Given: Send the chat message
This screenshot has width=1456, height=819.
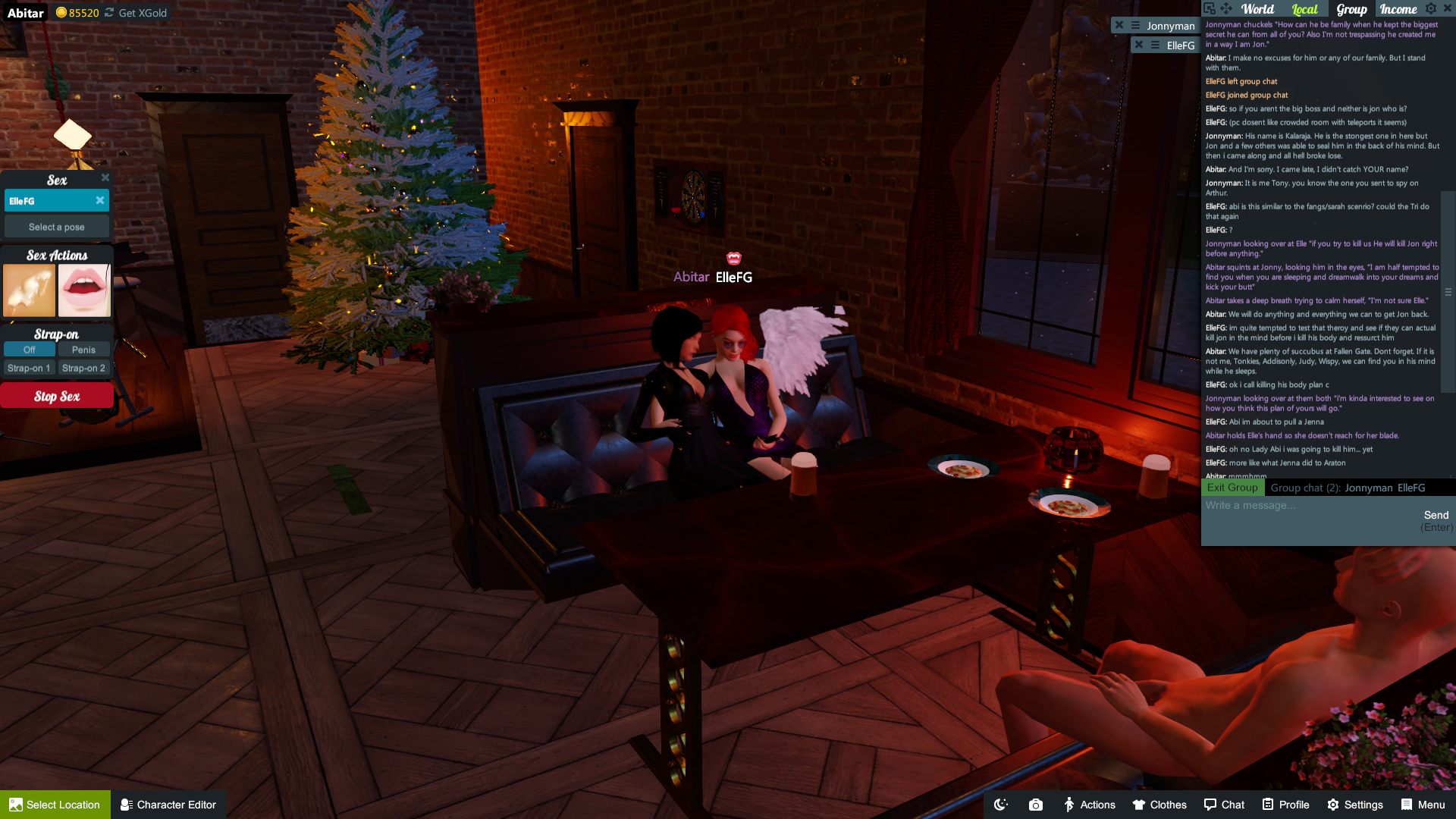Looking at the screenshot, I should pos(1436,516).
